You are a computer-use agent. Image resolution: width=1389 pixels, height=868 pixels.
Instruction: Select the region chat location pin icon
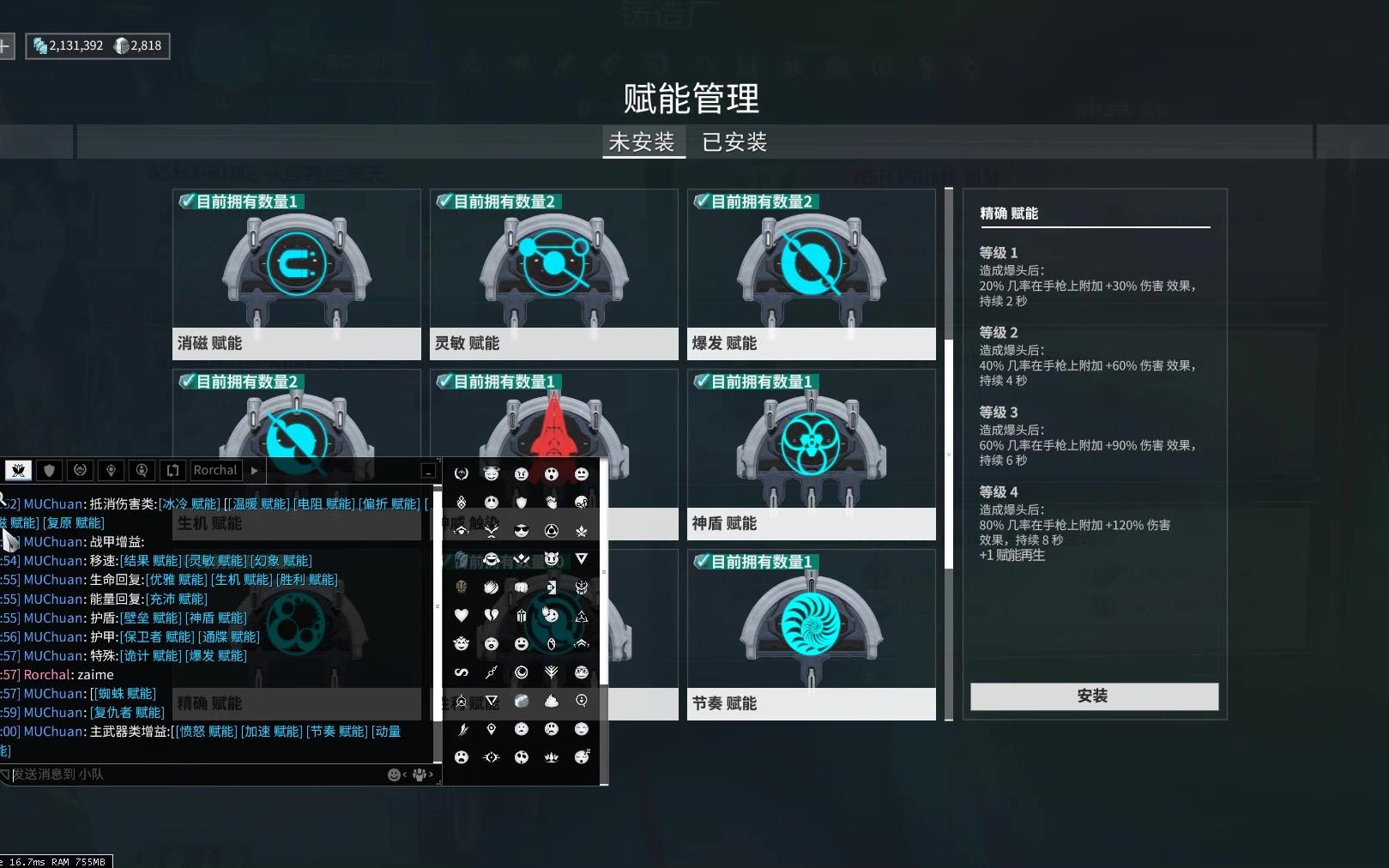coord(111,470)
